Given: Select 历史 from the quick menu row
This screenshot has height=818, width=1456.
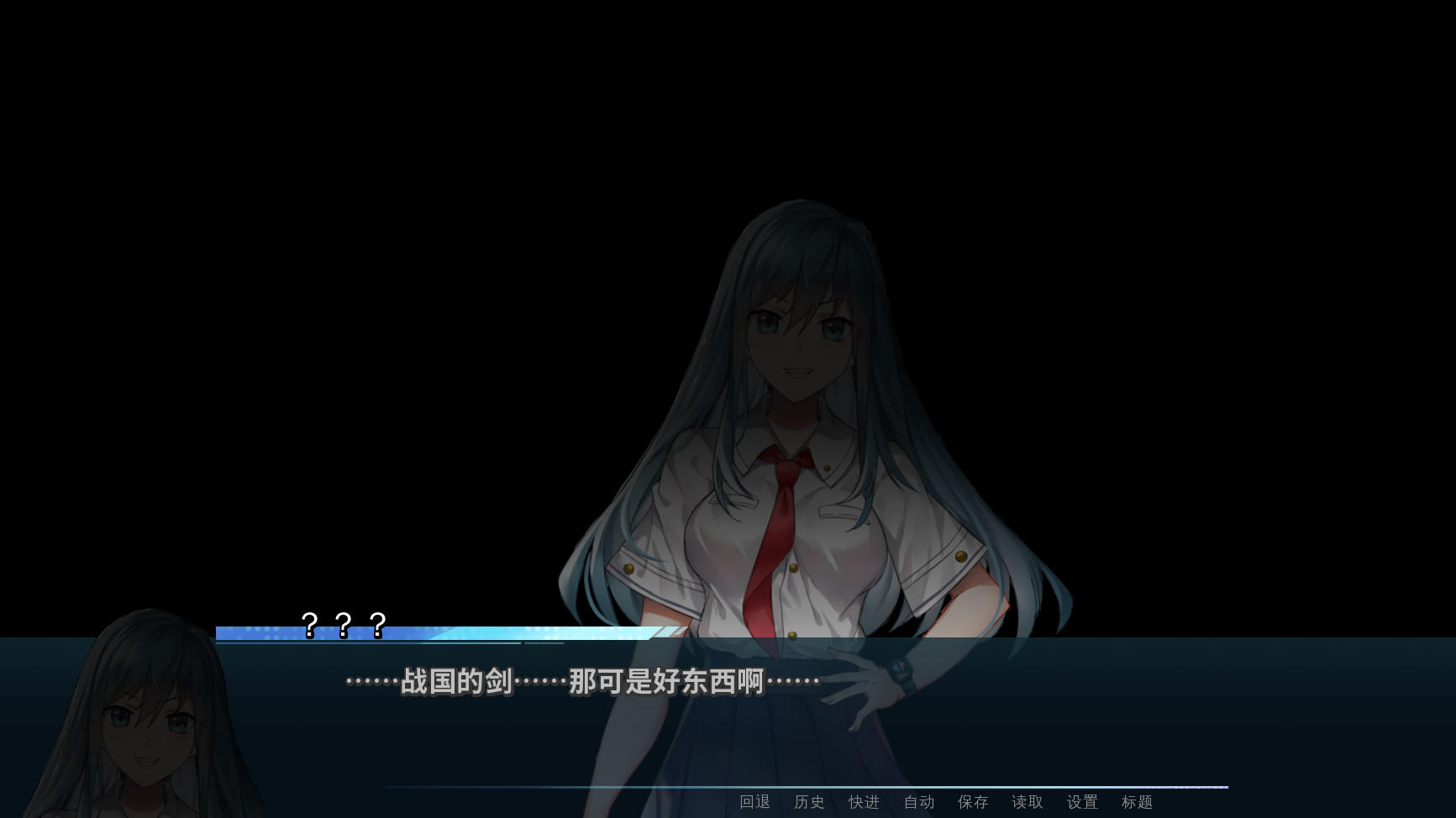Looking at the screenshot, I should pyautogui.click(x=809, y=802).
